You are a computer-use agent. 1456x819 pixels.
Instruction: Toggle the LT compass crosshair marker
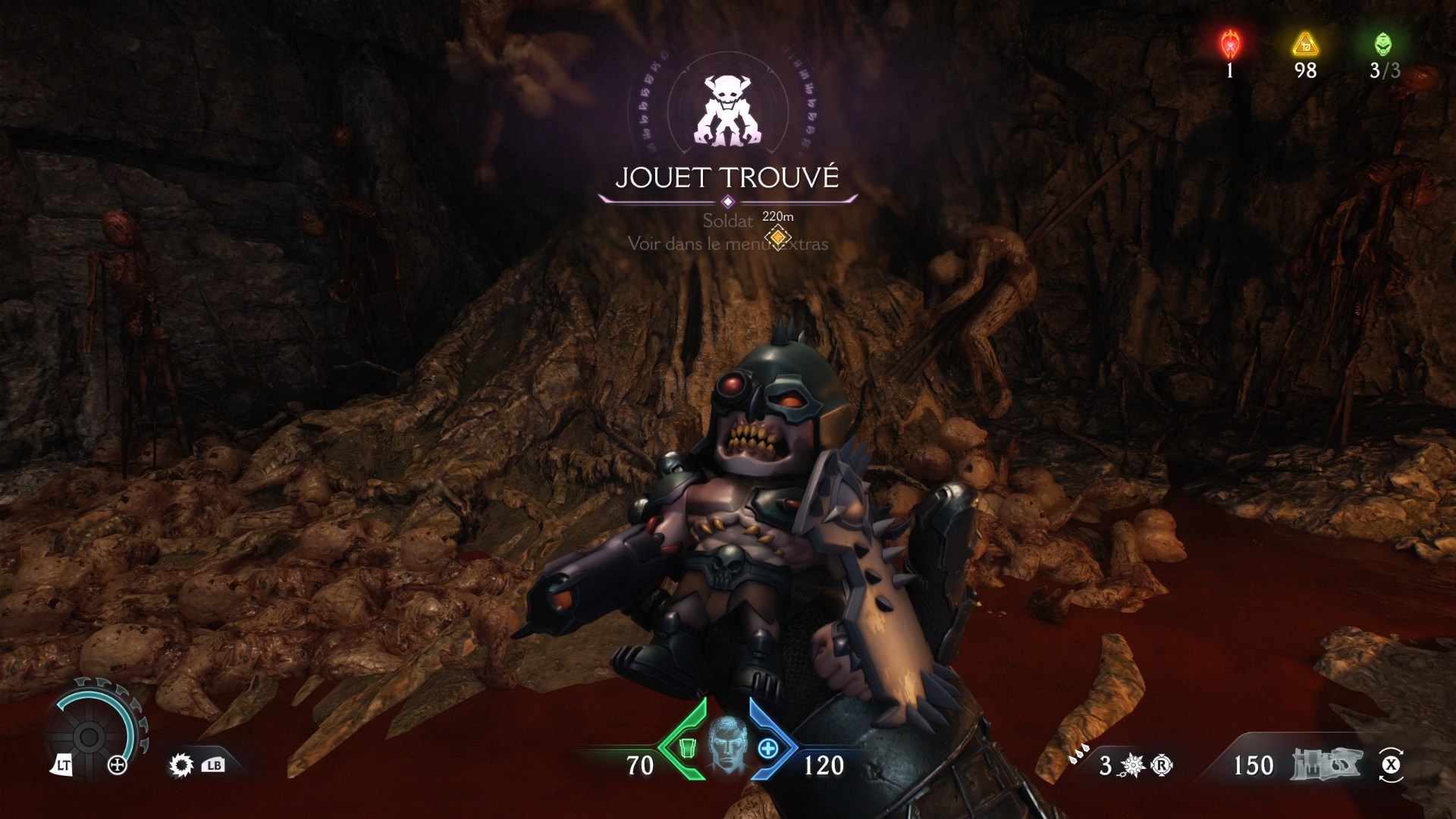click(118, 766)
